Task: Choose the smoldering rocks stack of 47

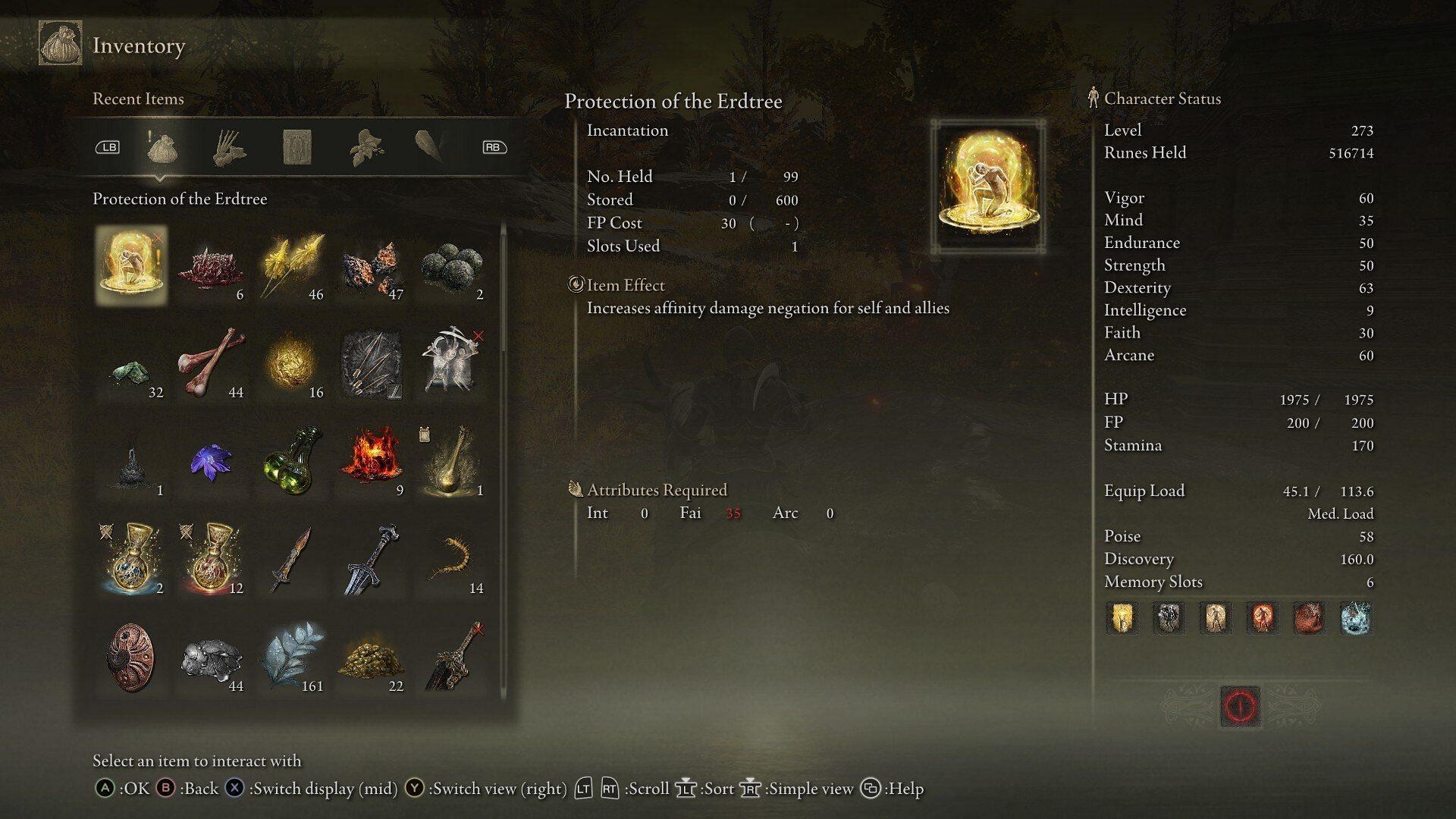Action: click(372, 265)
